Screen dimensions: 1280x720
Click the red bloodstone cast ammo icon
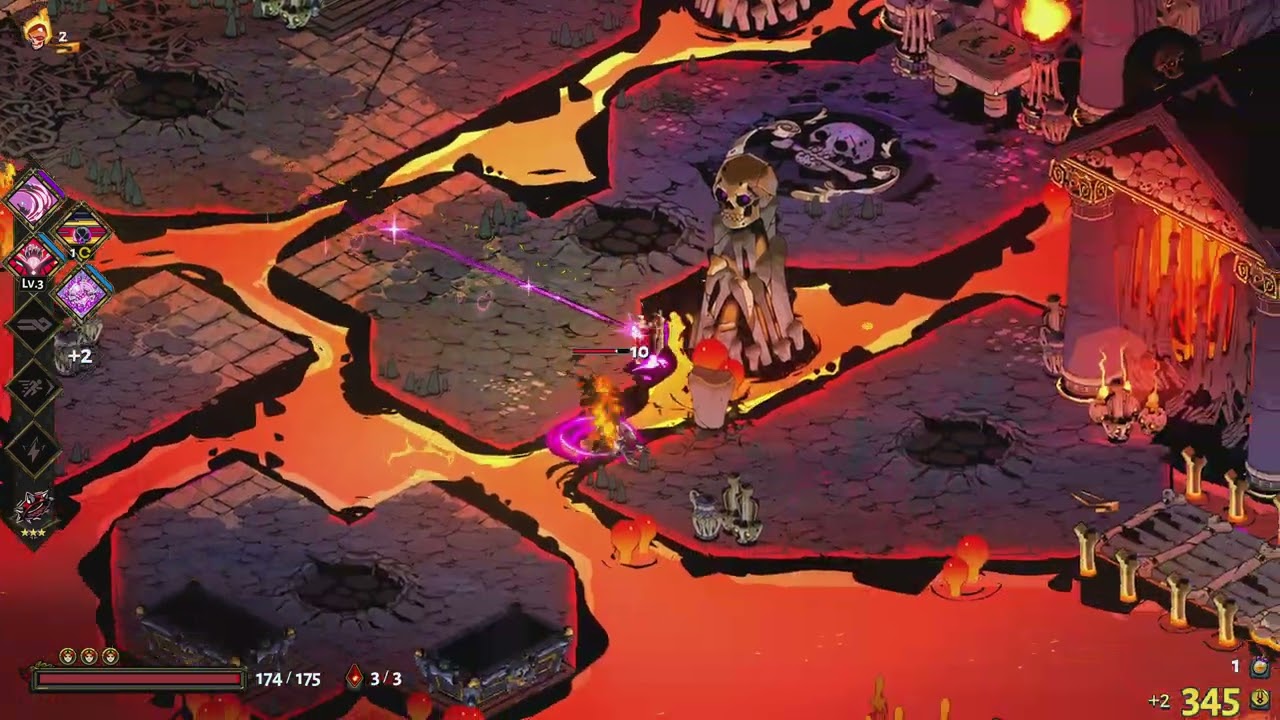pos(354,678)
